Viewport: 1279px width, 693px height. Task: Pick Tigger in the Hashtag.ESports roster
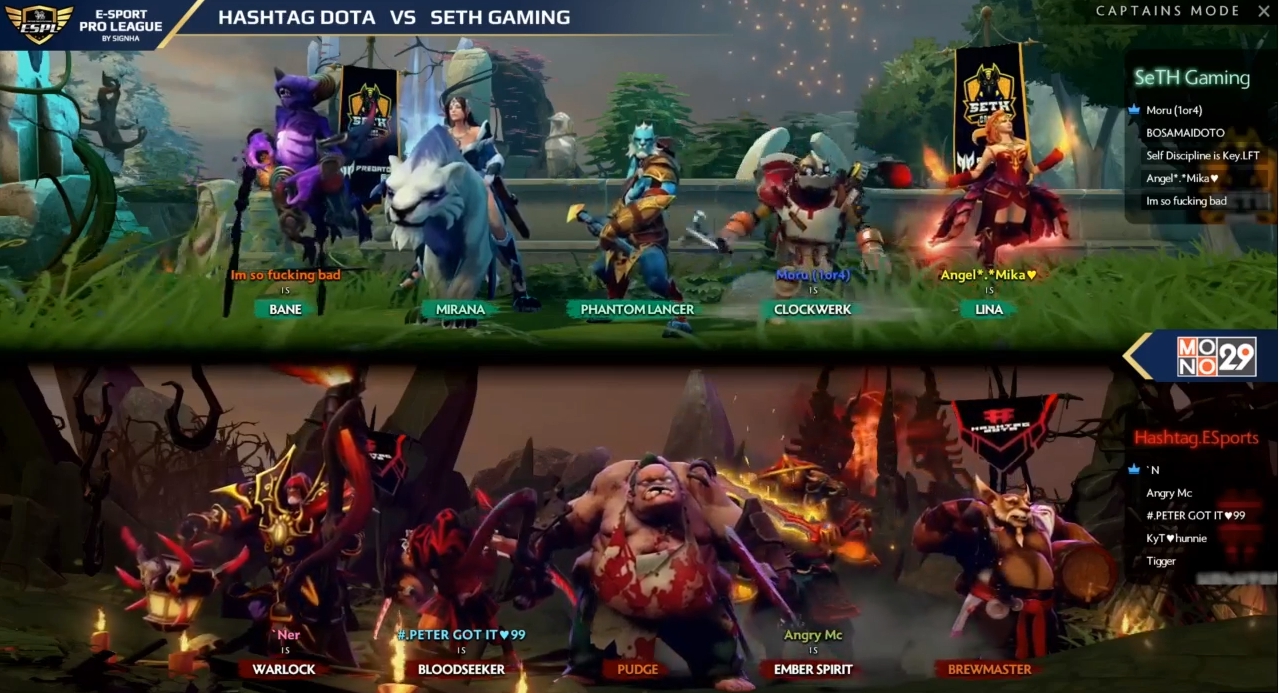1161,561
